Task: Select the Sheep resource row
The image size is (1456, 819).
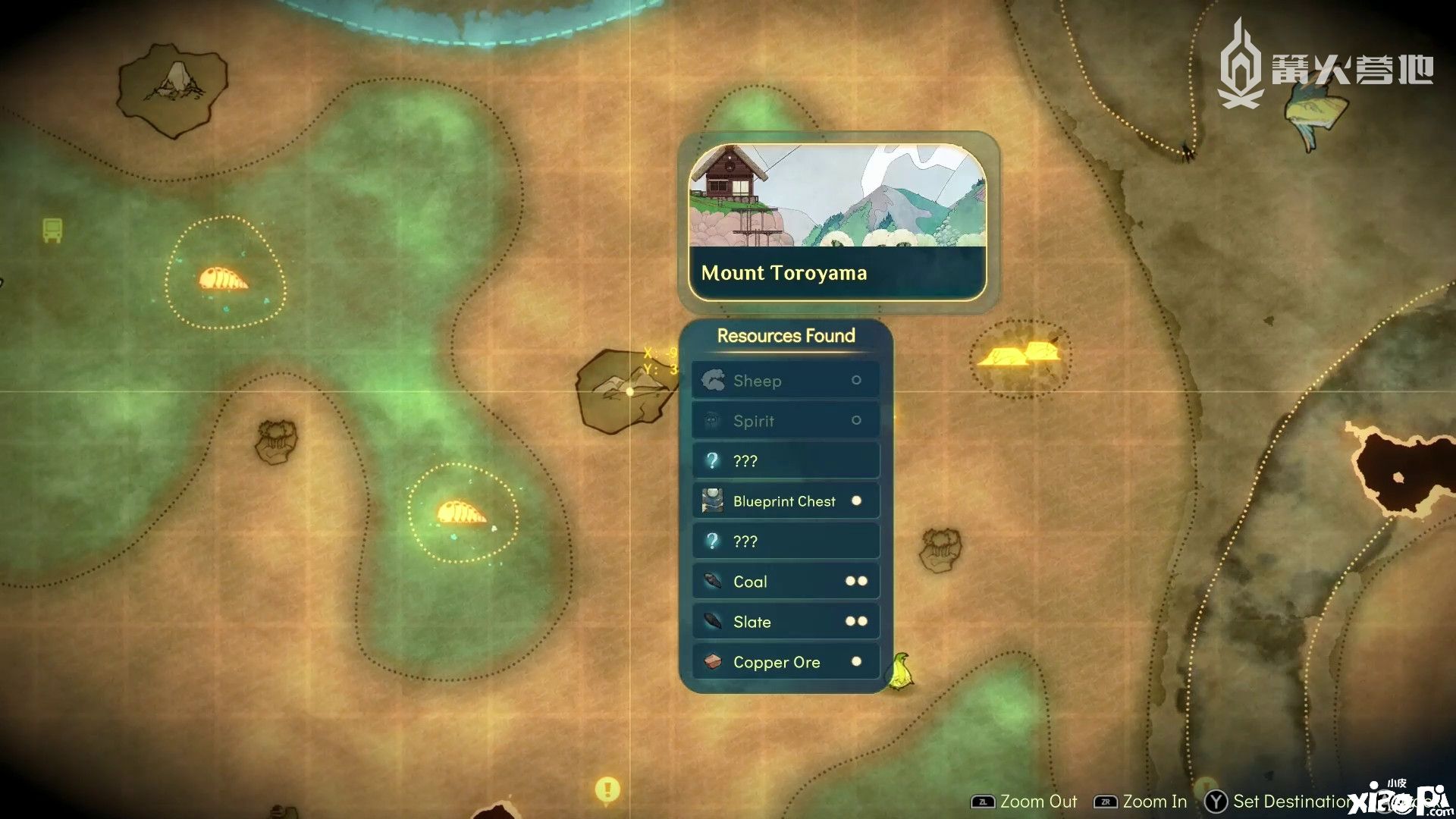Action: 786,381
